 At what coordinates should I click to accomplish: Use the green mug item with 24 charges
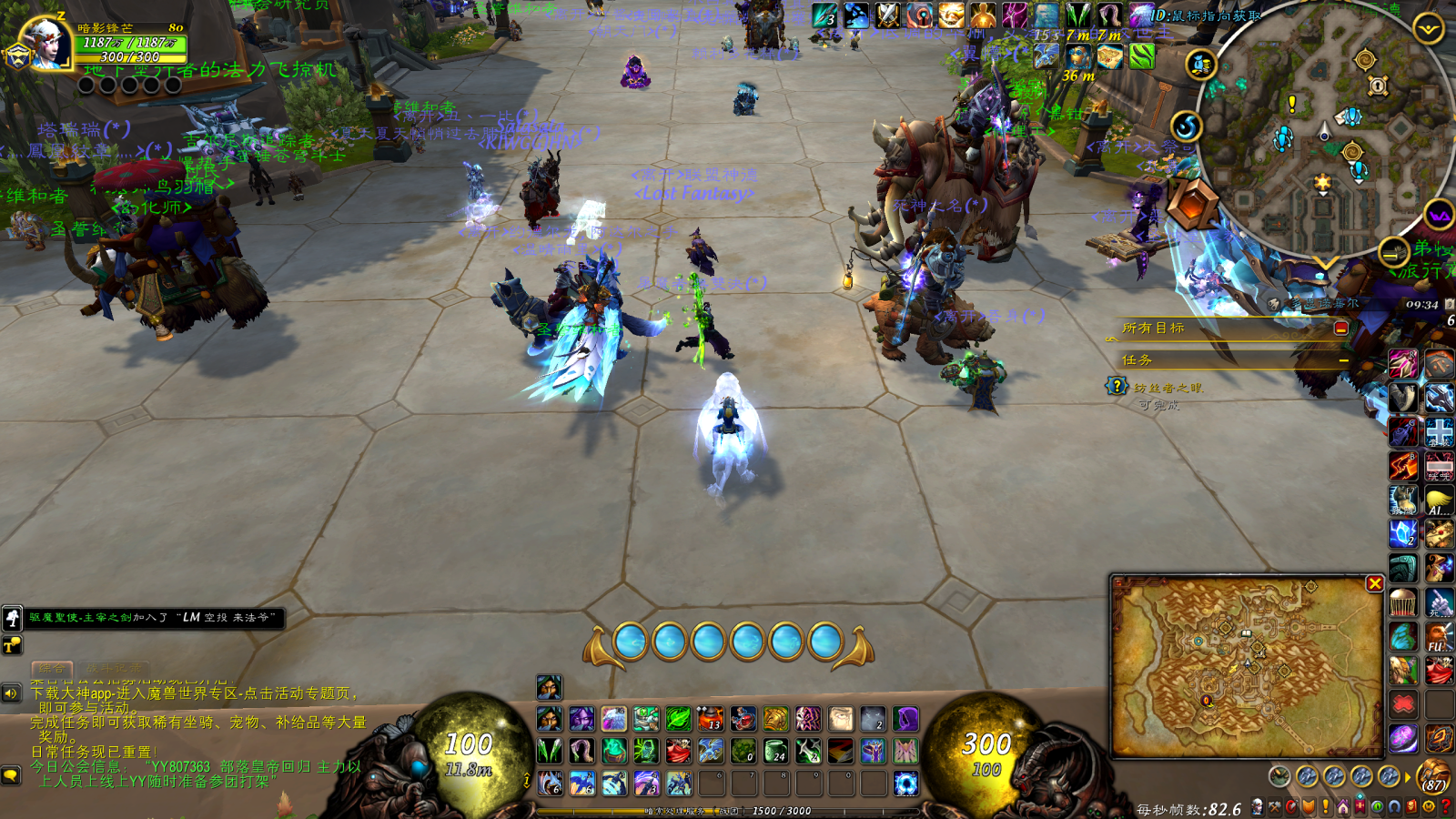pos(775,751)
